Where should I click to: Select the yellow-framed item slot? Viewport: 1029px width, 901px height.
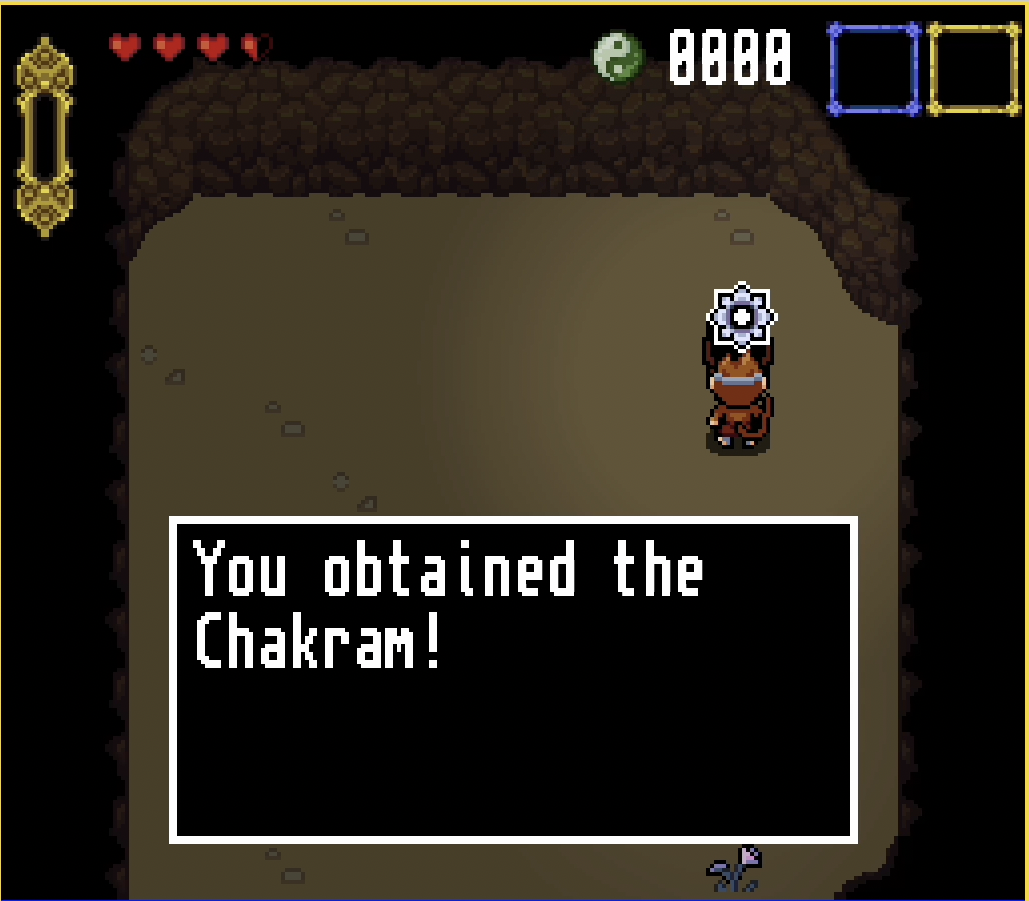tap(973, 69)
